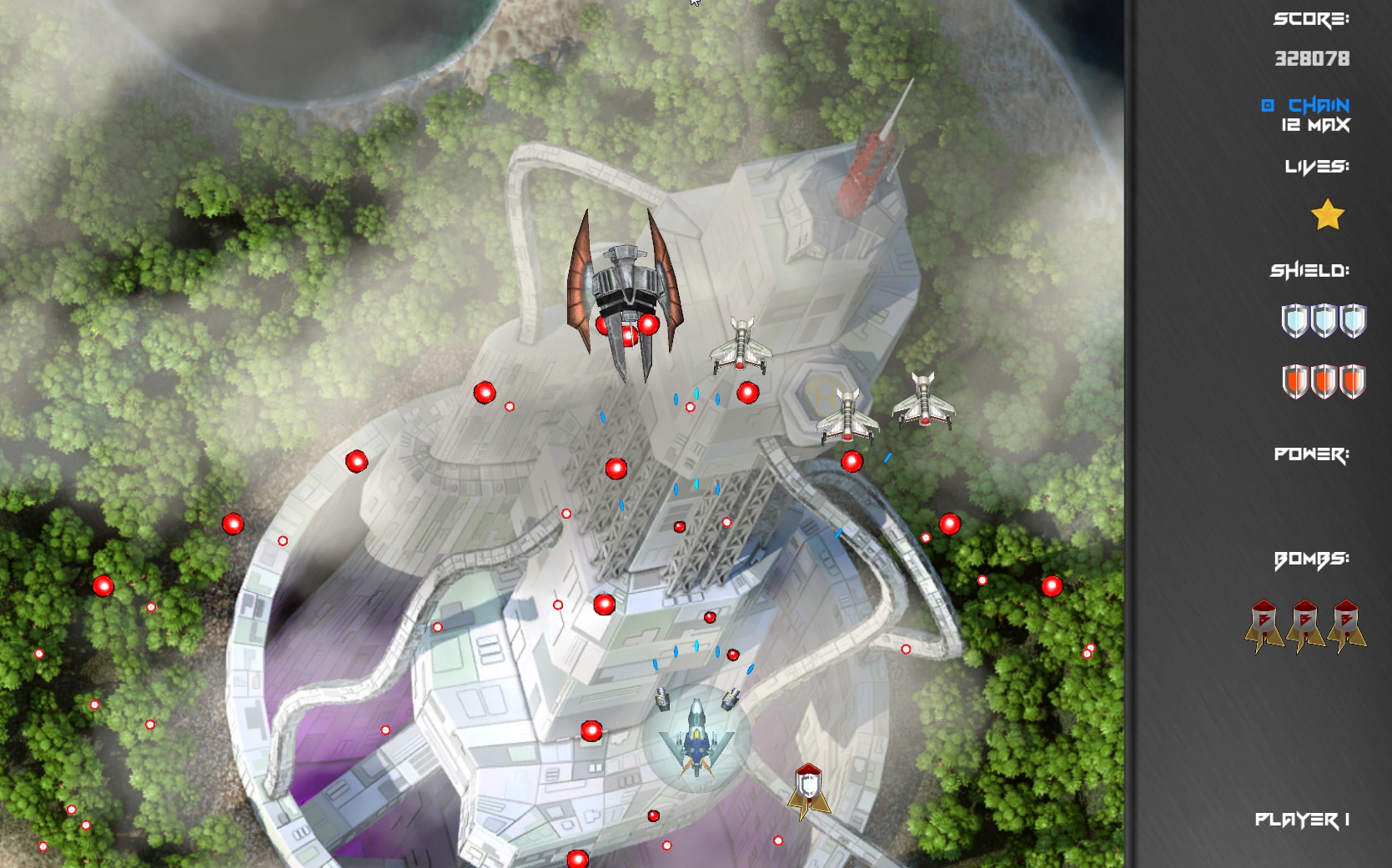Click the gold star under LIVES
This screenshot has height=868, width=1392.
click(x=1329, y=215)
